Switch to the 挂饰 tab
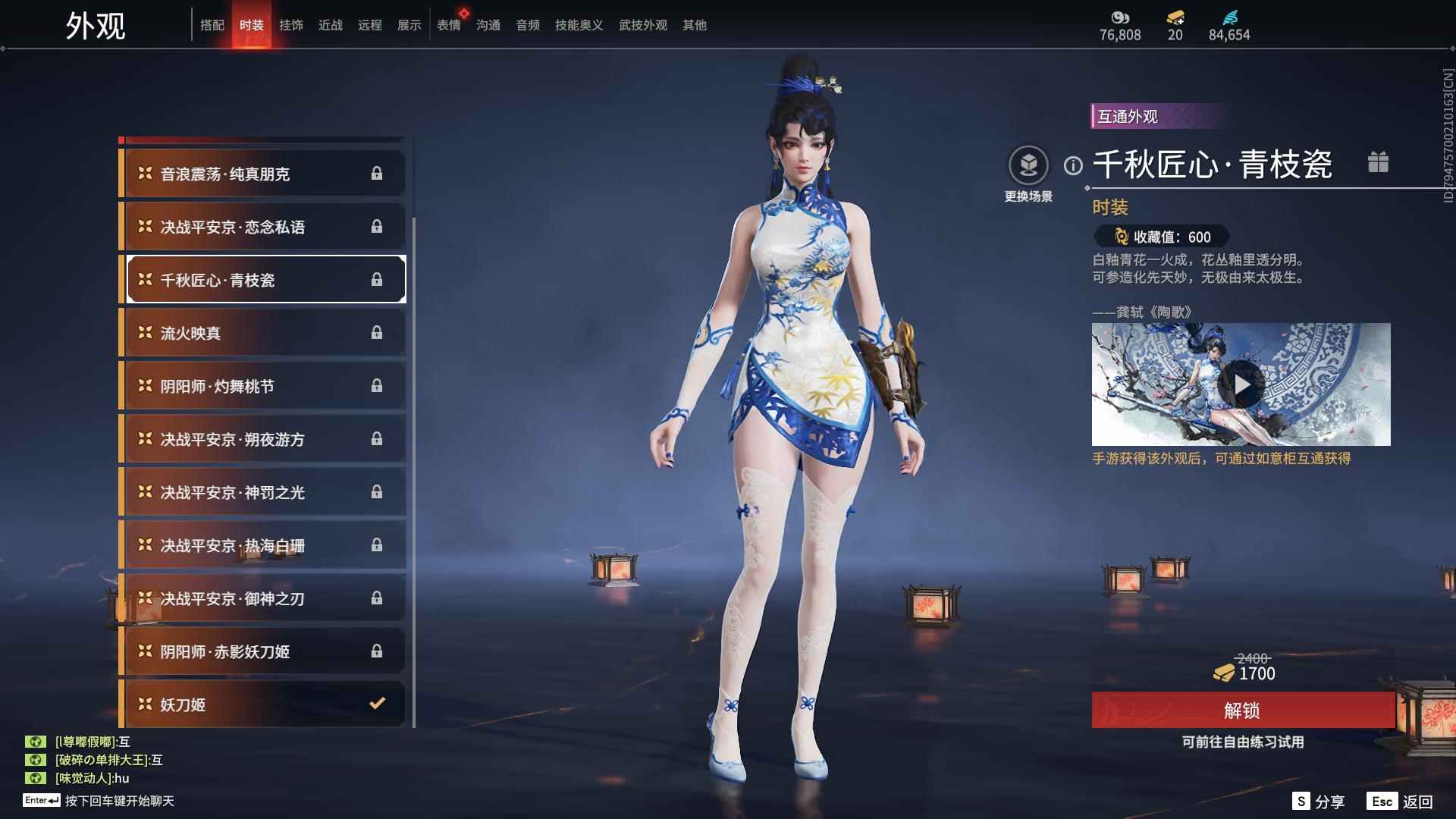The width and height of the screenshot is (1456, 819). click(293, 24)
